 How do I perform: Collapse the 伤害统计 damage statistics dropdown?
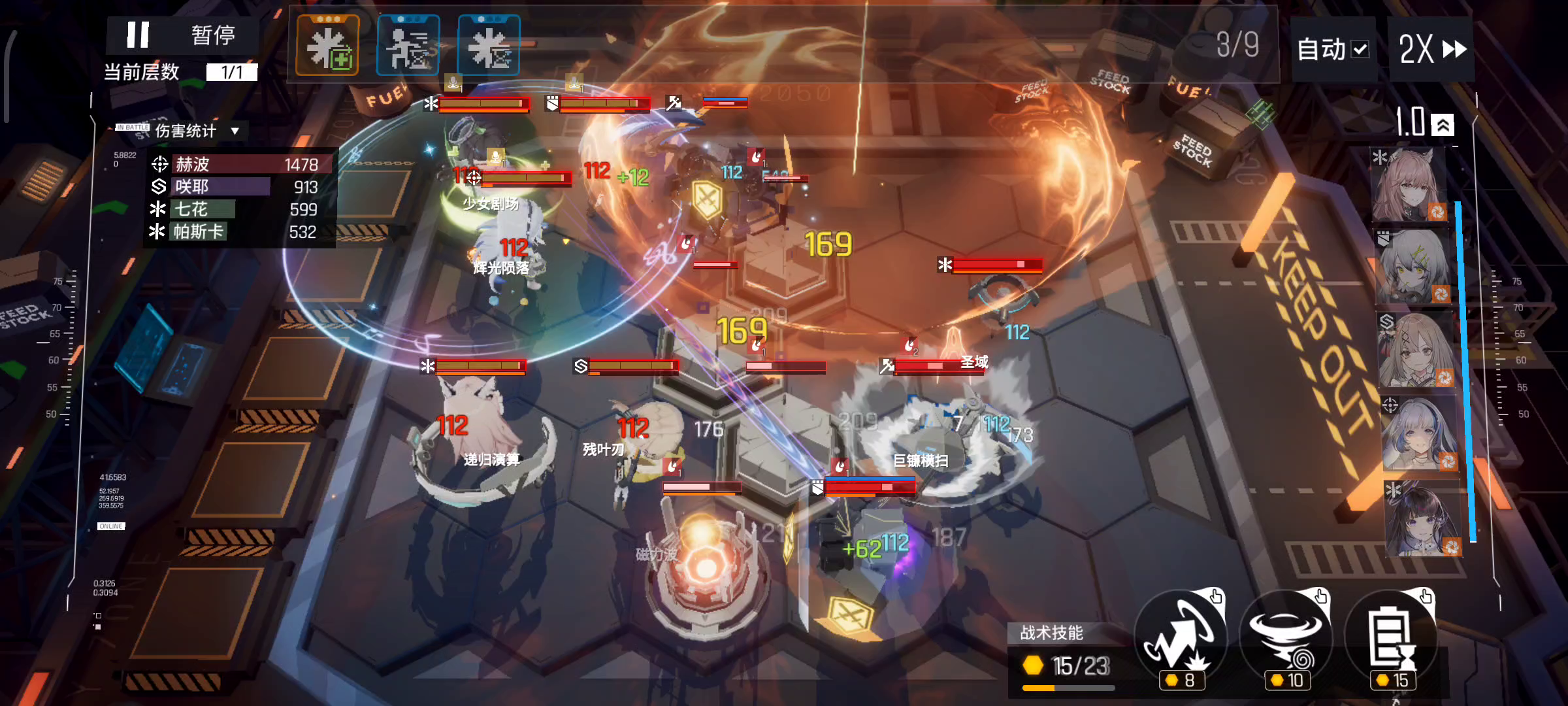tap(235, 131)
